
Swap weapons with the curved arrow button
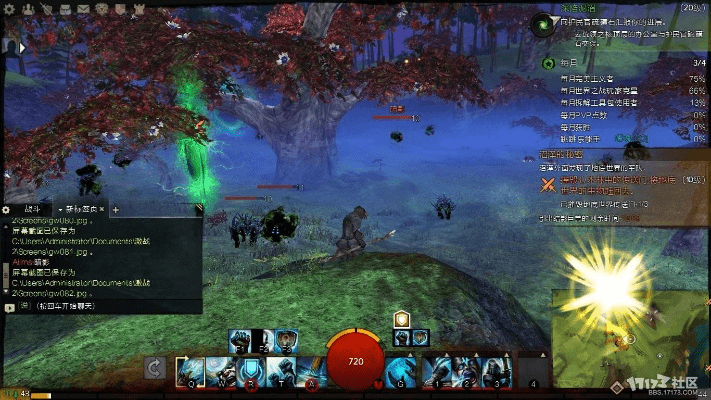point(155,369)
